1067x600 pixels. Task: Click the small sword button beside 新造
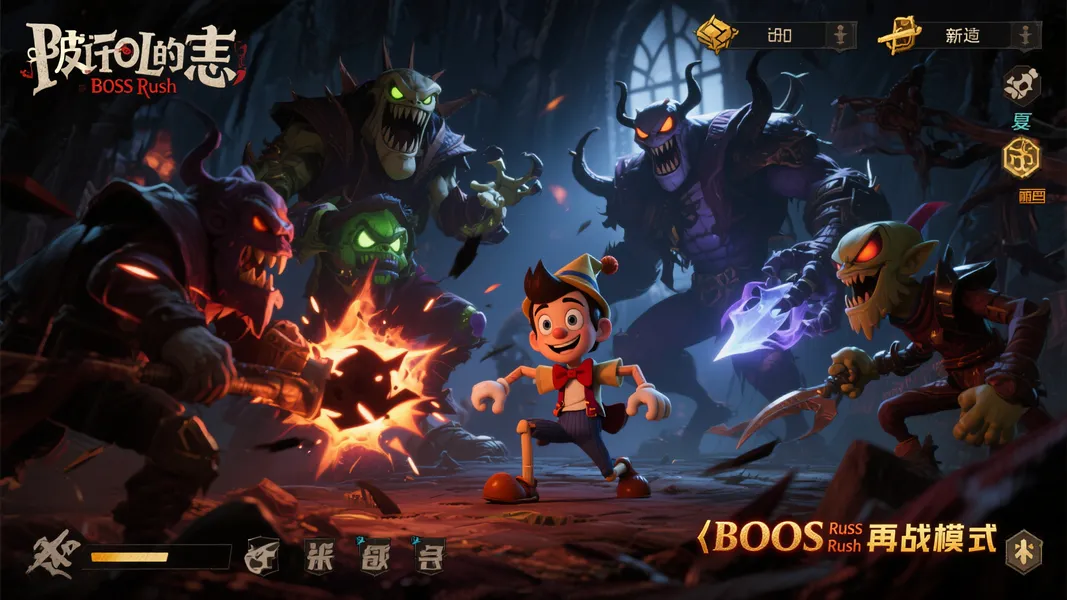tap(1023, 36)
